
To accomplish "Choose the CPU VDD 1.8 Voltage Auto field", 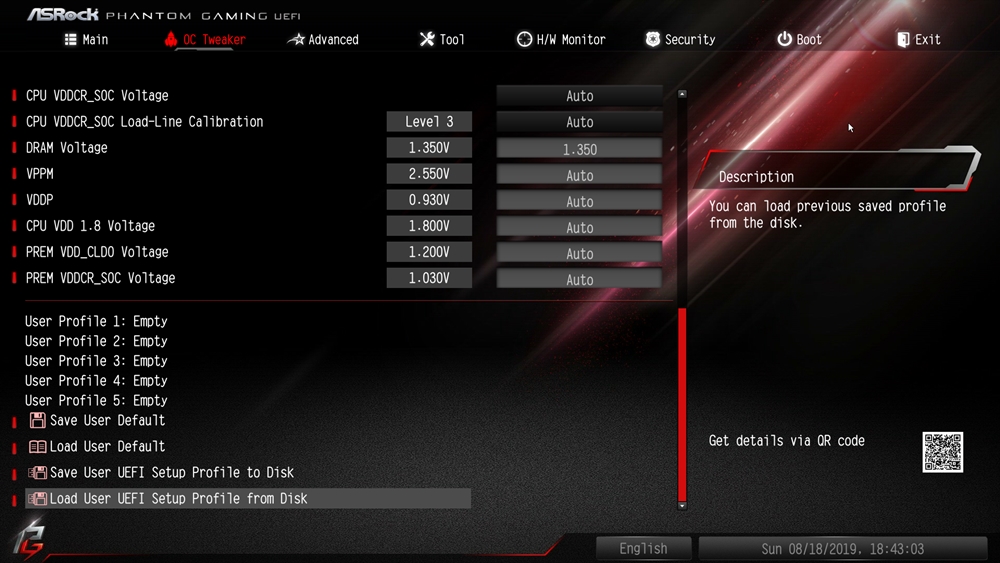I will coord(579,227).
